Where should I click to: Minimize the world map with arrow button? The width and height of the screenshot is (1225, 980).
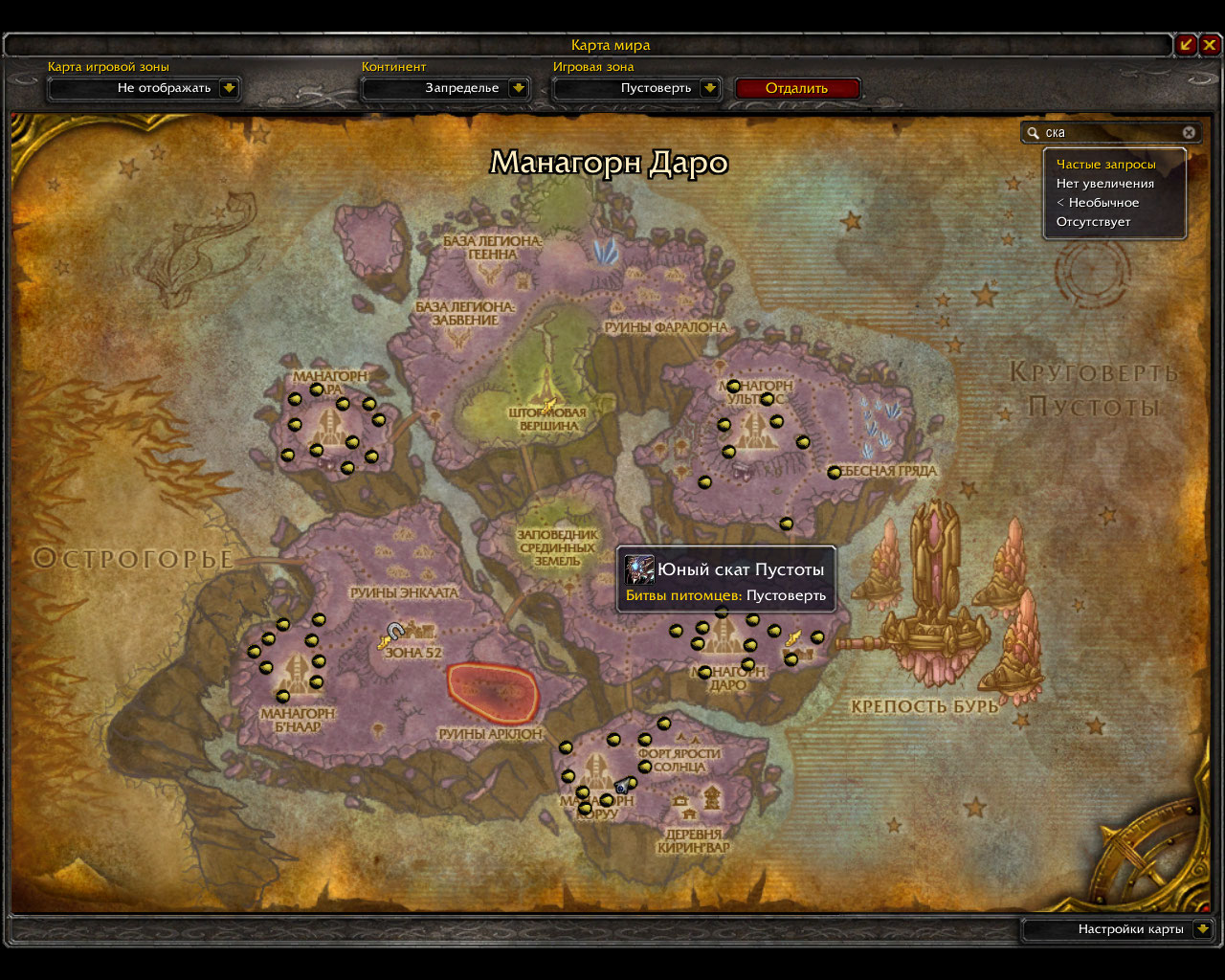coord(1187,44)
